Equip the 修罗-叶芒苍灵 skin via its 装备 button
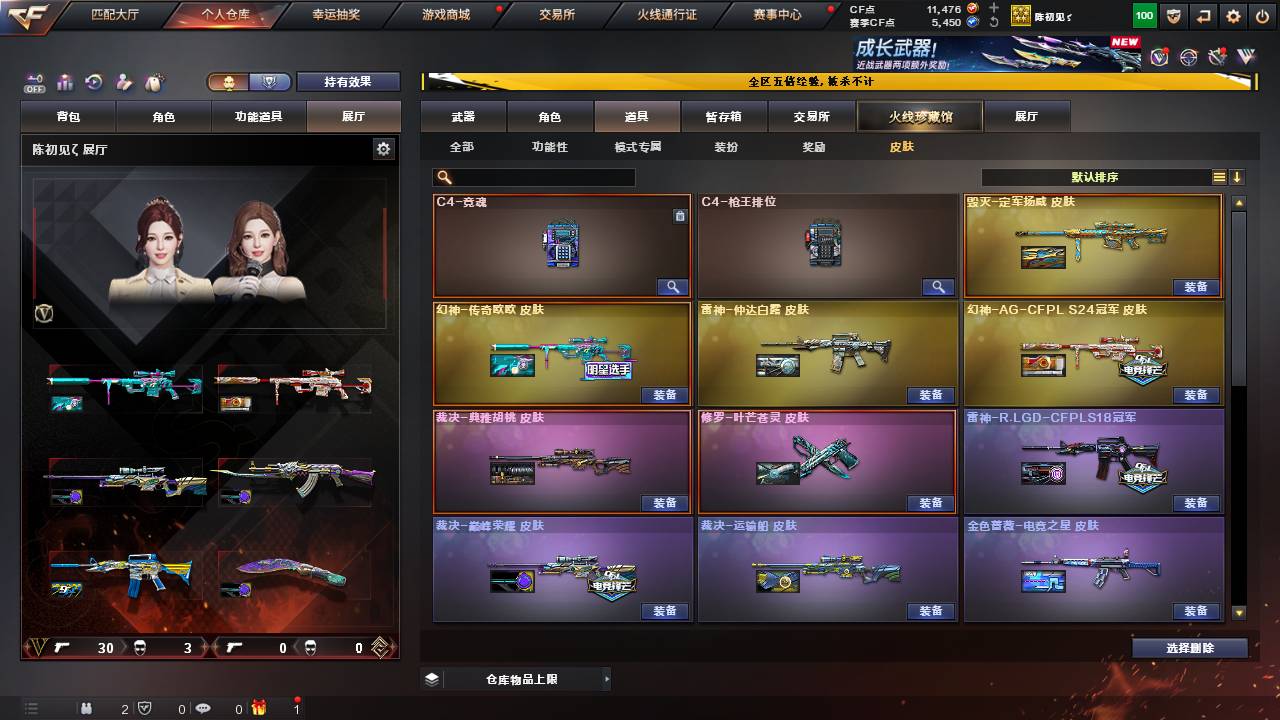The width and height of the screenshot is (1280, 720). tap(930, 504)
